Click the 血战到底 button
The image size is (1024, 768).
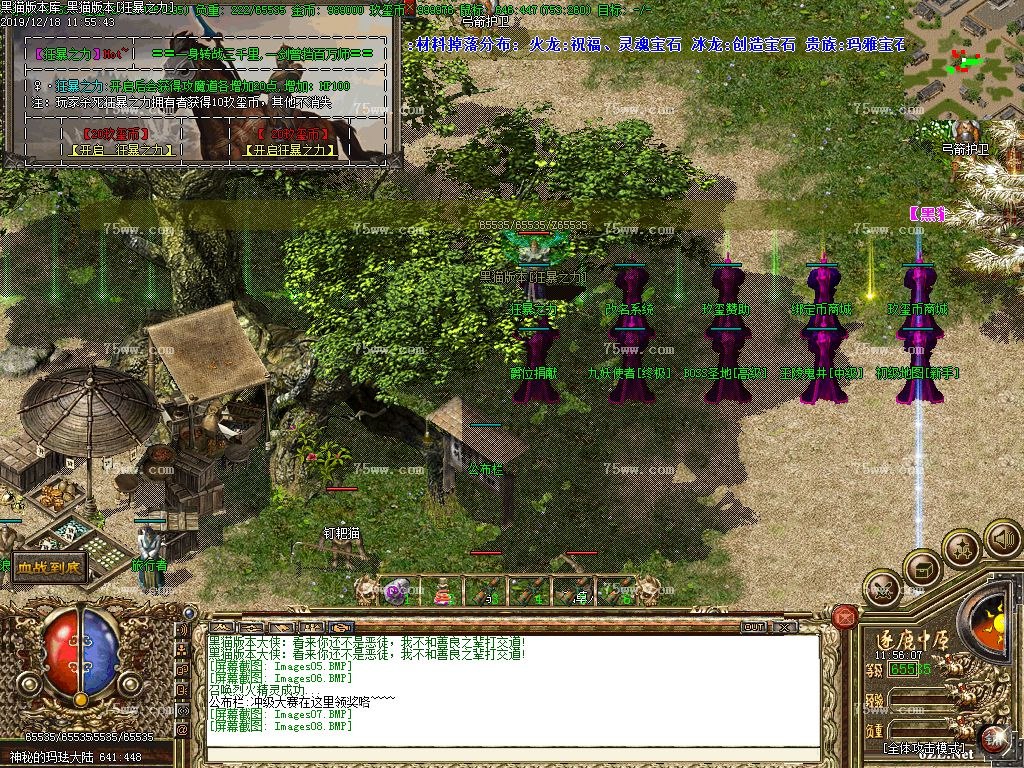pyautogui.click(x=49, y=568)
